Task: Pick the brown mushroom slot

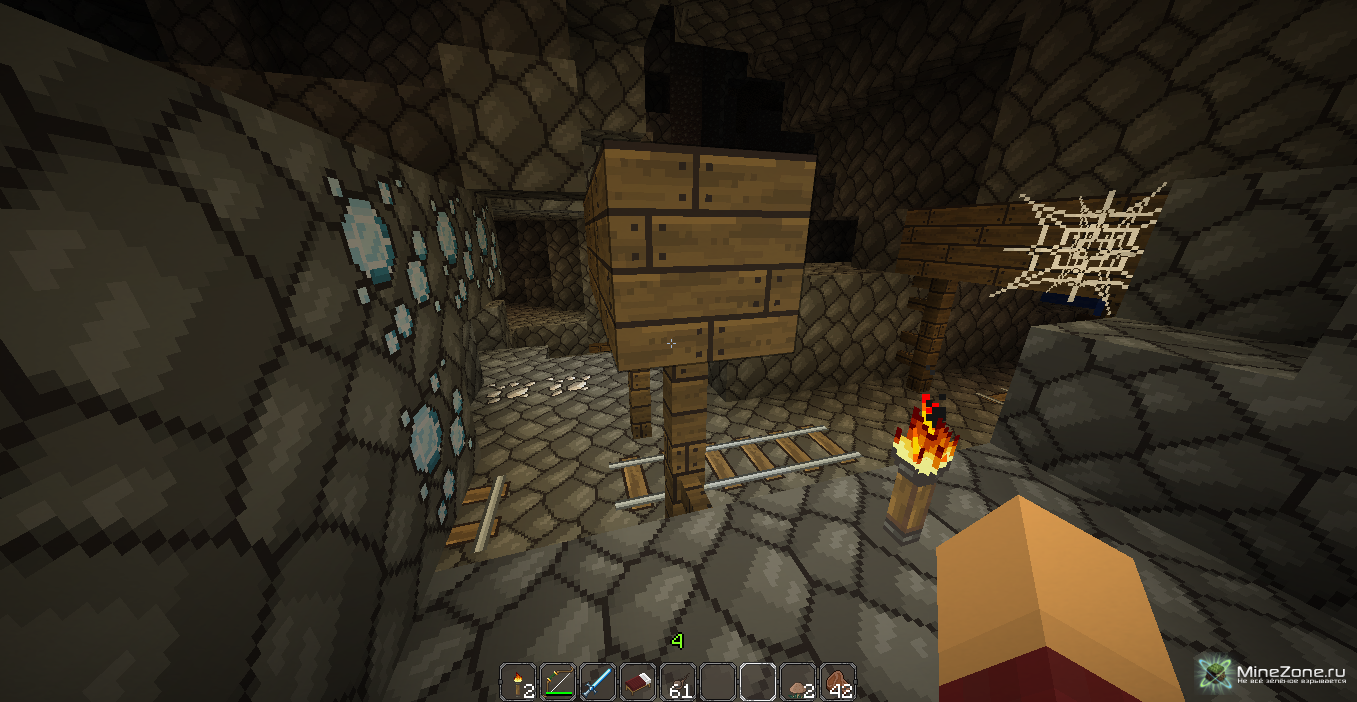Action: pos(797,682)
